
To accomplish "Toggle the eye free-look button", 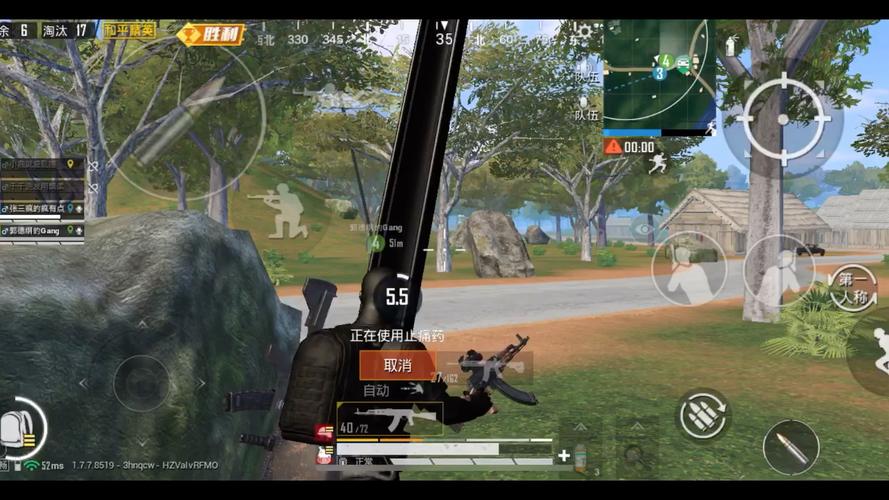I will (x=646, y=229).
